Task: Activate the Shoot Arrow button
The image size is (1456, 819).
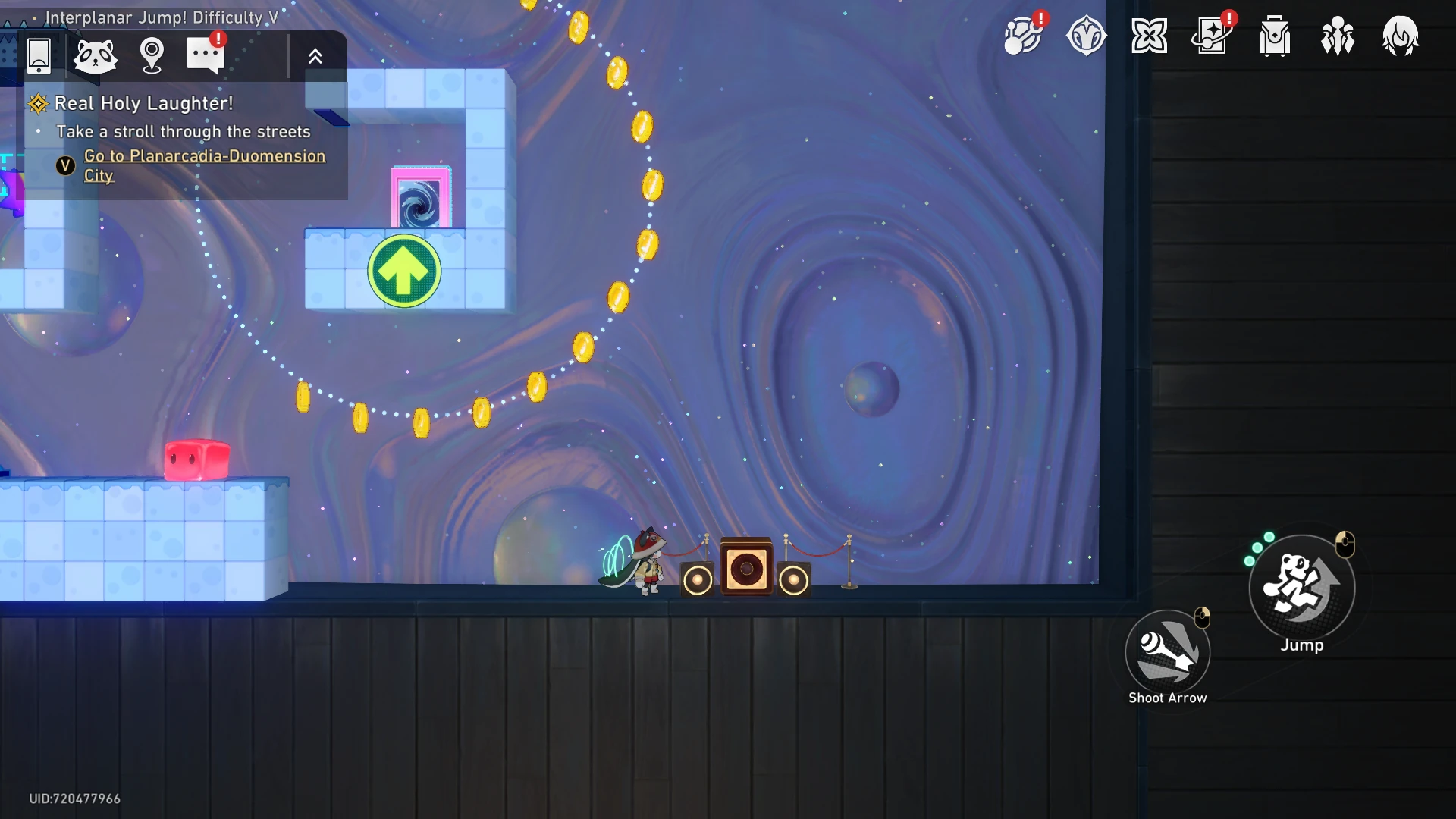Action: point(1168,652)
